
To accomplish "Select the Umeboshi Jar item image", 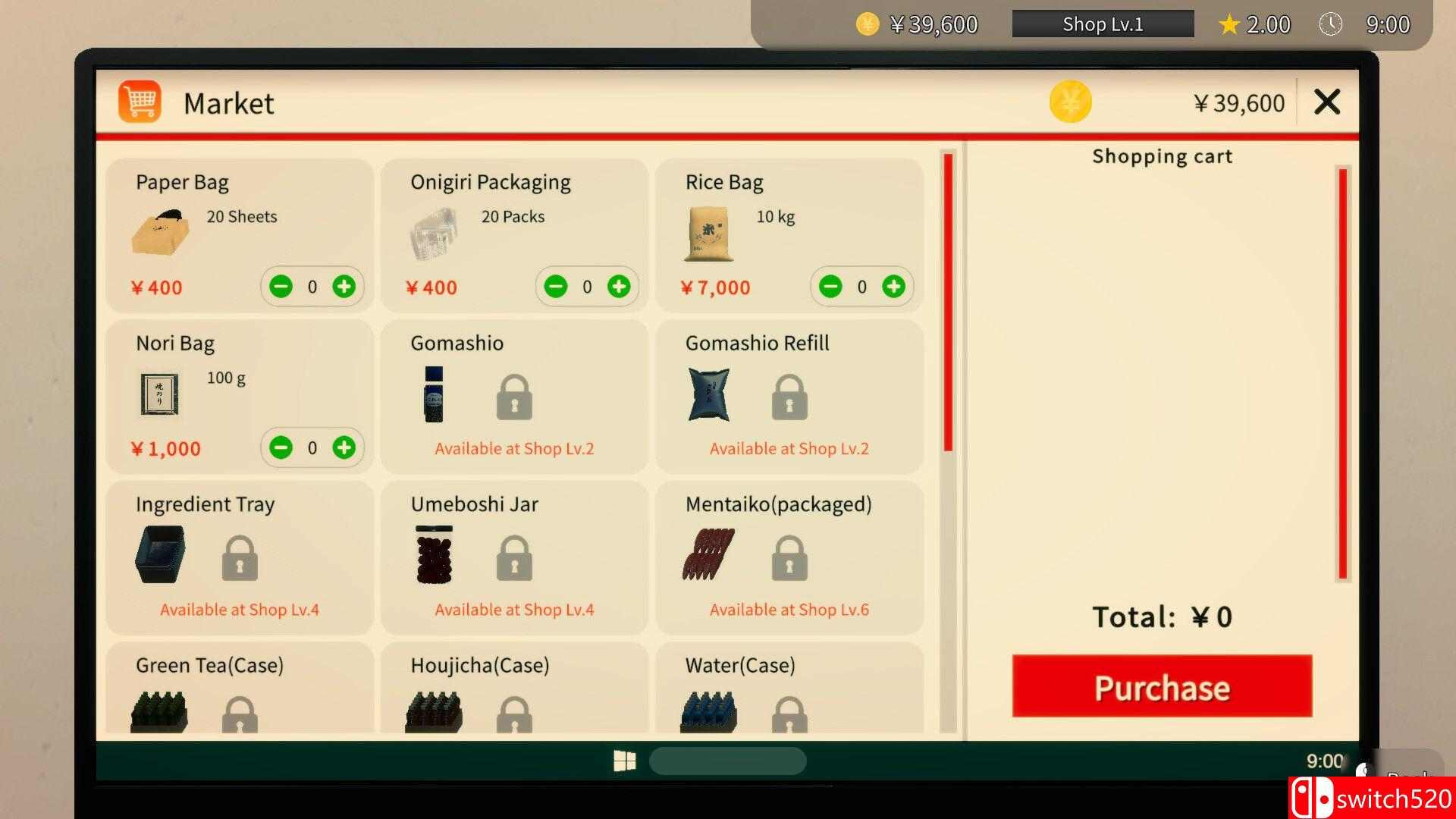I will [x=432, y=554].
